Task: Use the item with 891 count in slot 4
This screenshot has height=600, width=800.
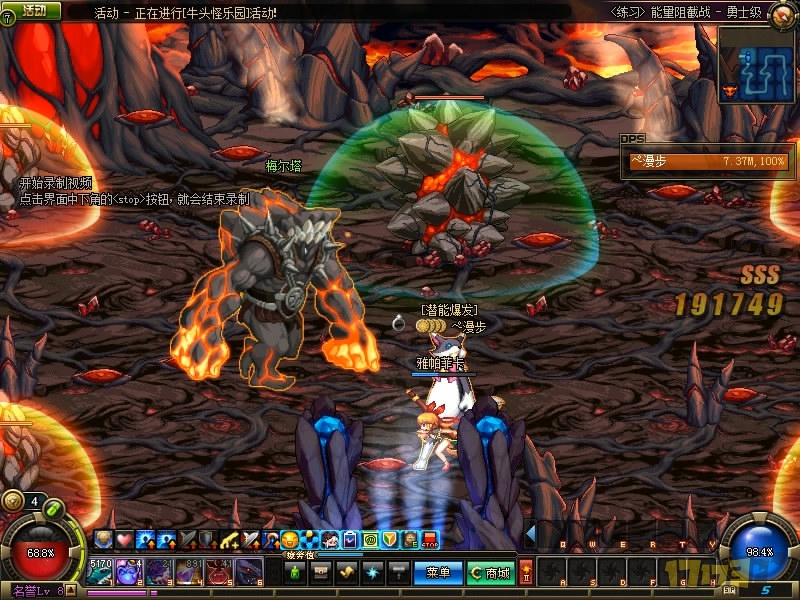Action: [x=190, y=573]
